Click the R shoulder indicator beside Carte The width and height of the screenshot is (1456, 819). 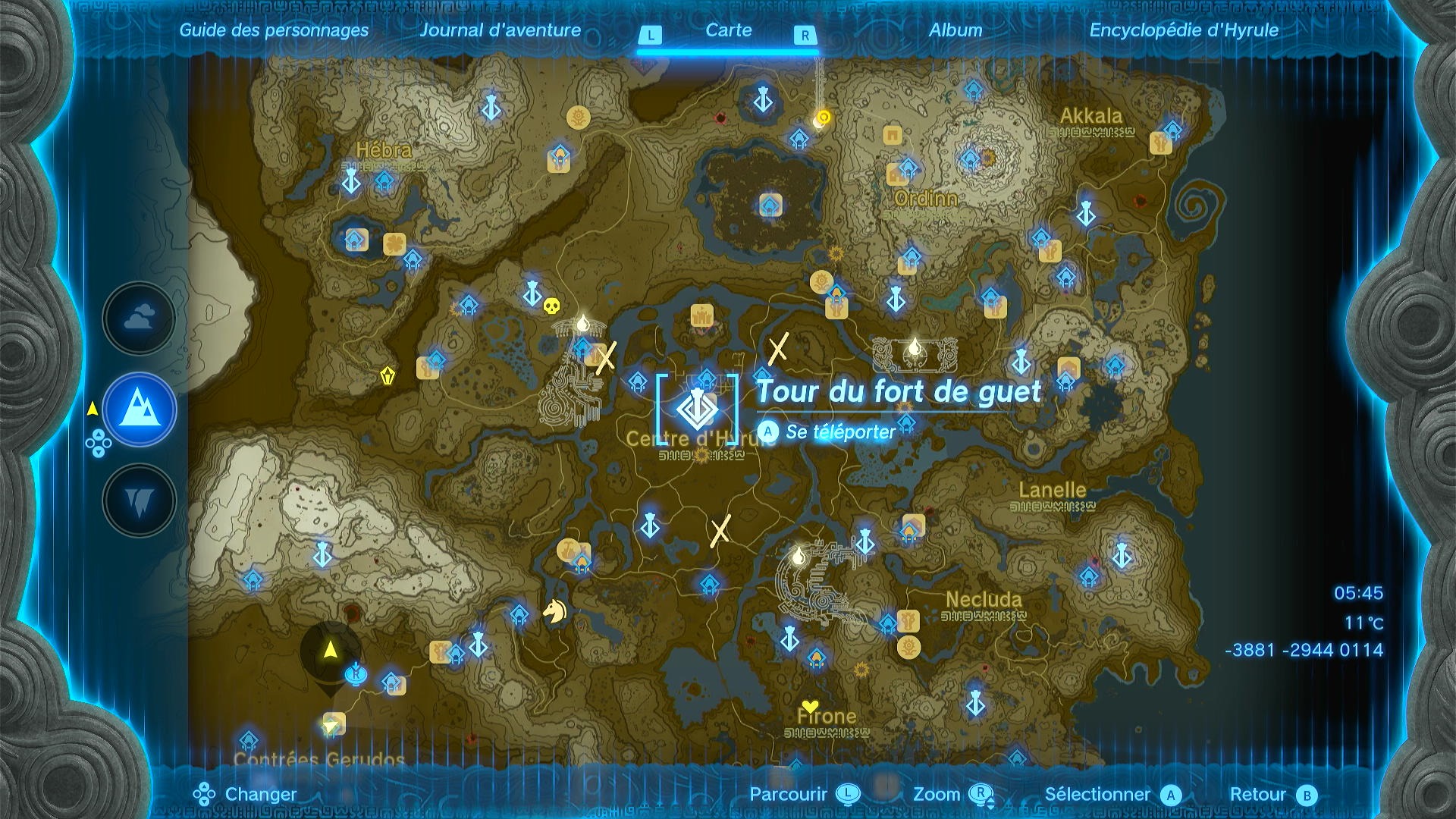[x=806, y=34]
